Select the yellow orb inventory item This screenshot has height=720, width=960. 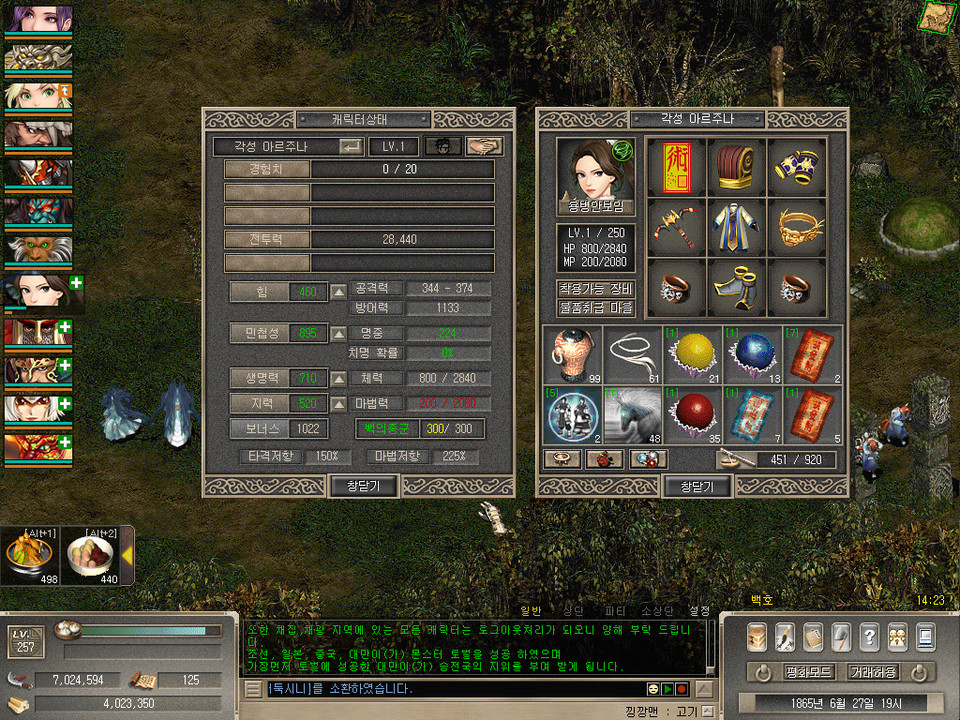click(692, 355)
